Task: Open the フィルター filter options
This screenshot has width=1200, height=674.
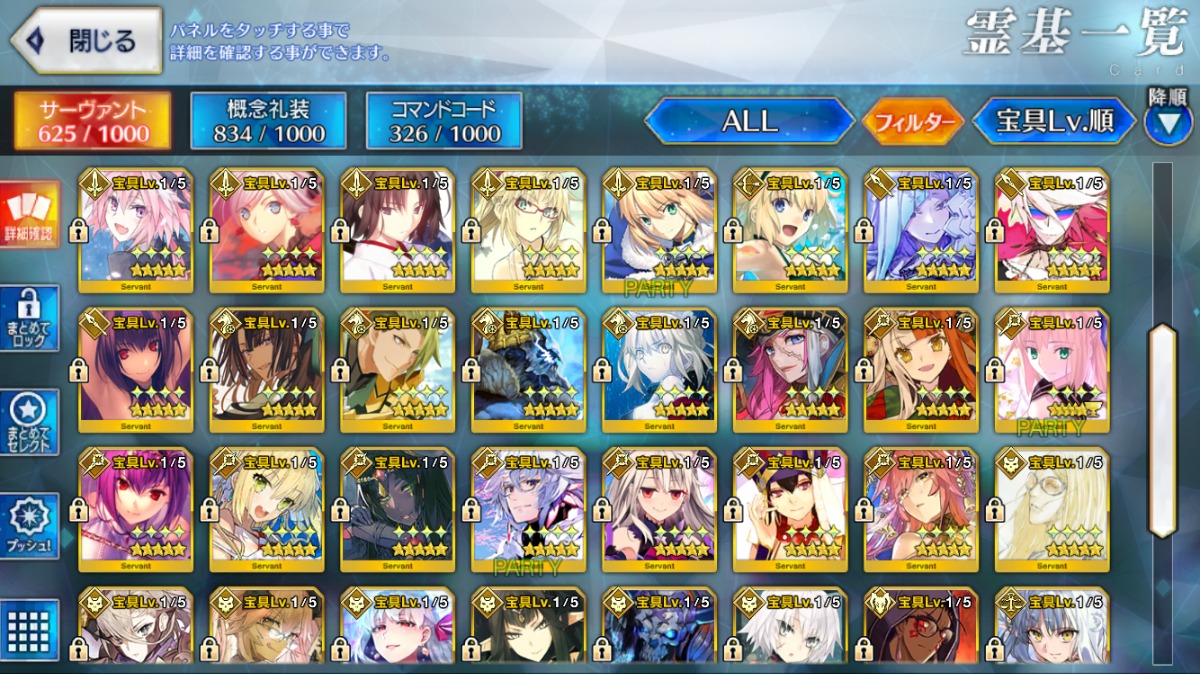Action: pyautogui.click(x=913, y=122)
